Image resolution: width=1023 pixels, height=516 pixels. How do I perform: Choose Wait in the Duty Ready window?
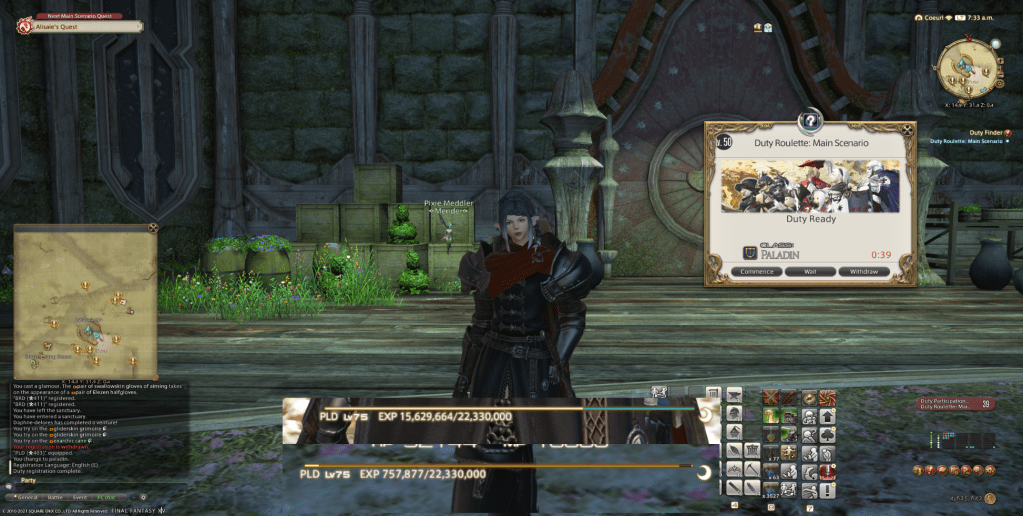[x=809, y=271]
